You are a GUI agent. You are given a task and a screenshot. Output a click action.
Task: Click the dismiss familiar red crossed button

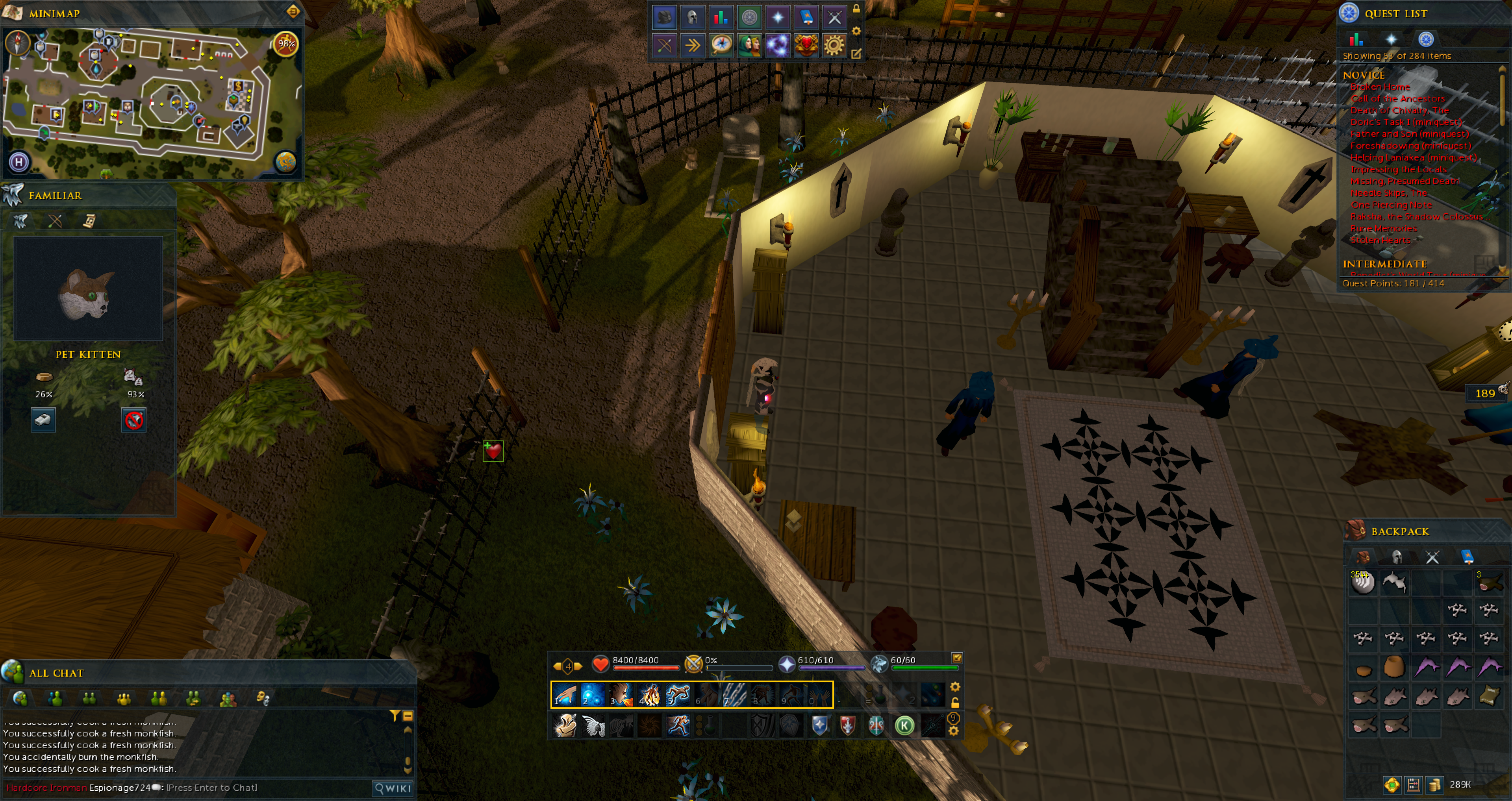coord(134,420)
